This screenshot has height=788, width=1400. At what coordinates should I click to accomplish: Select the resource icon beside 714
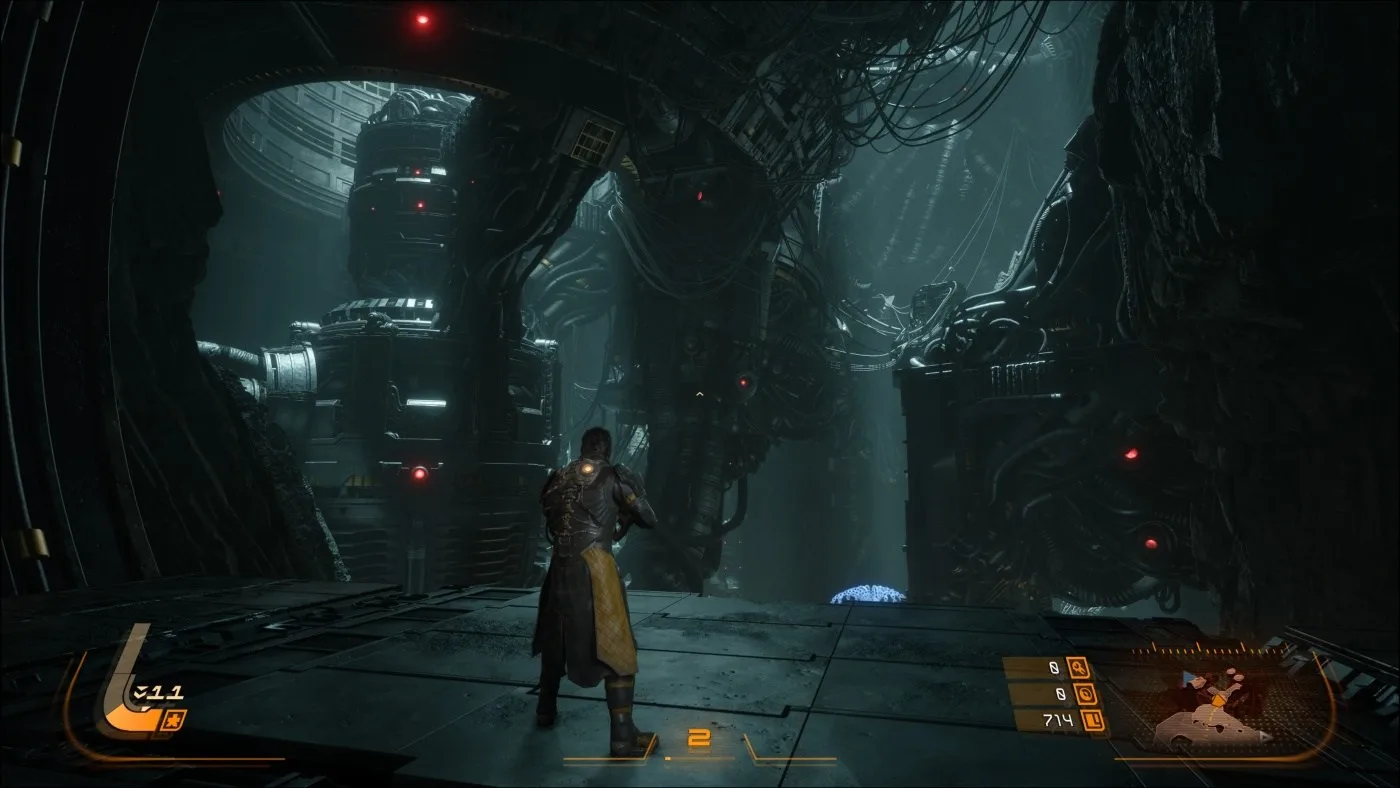(1097, 720)
